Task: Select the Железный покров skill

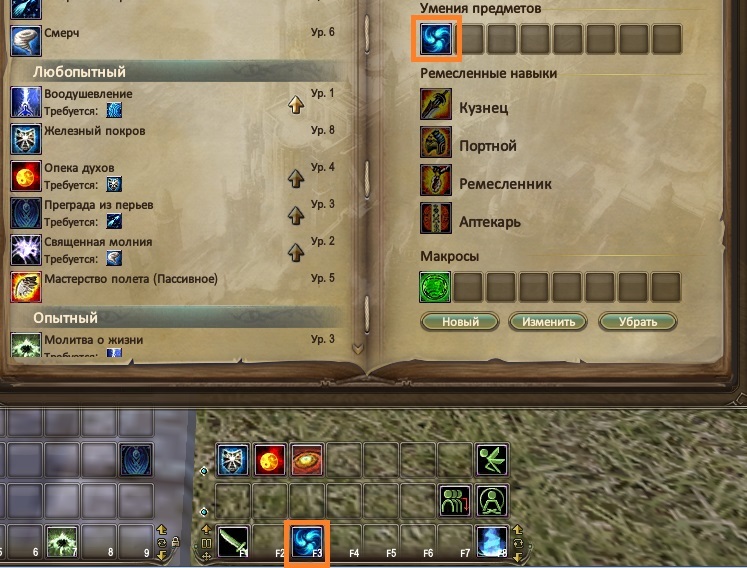Action: coord(25,137)
